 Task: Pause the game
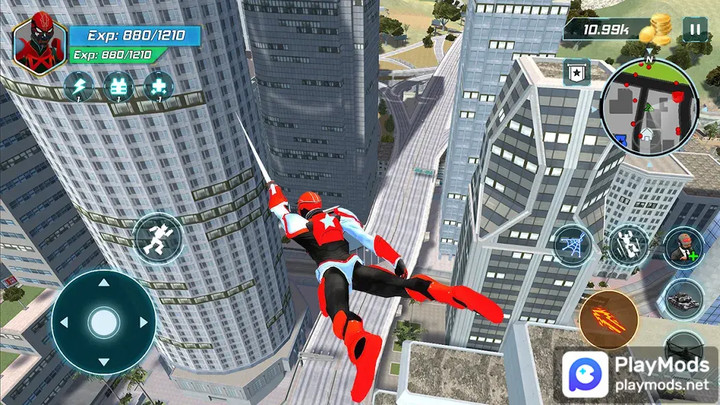[x=694, y=29]
